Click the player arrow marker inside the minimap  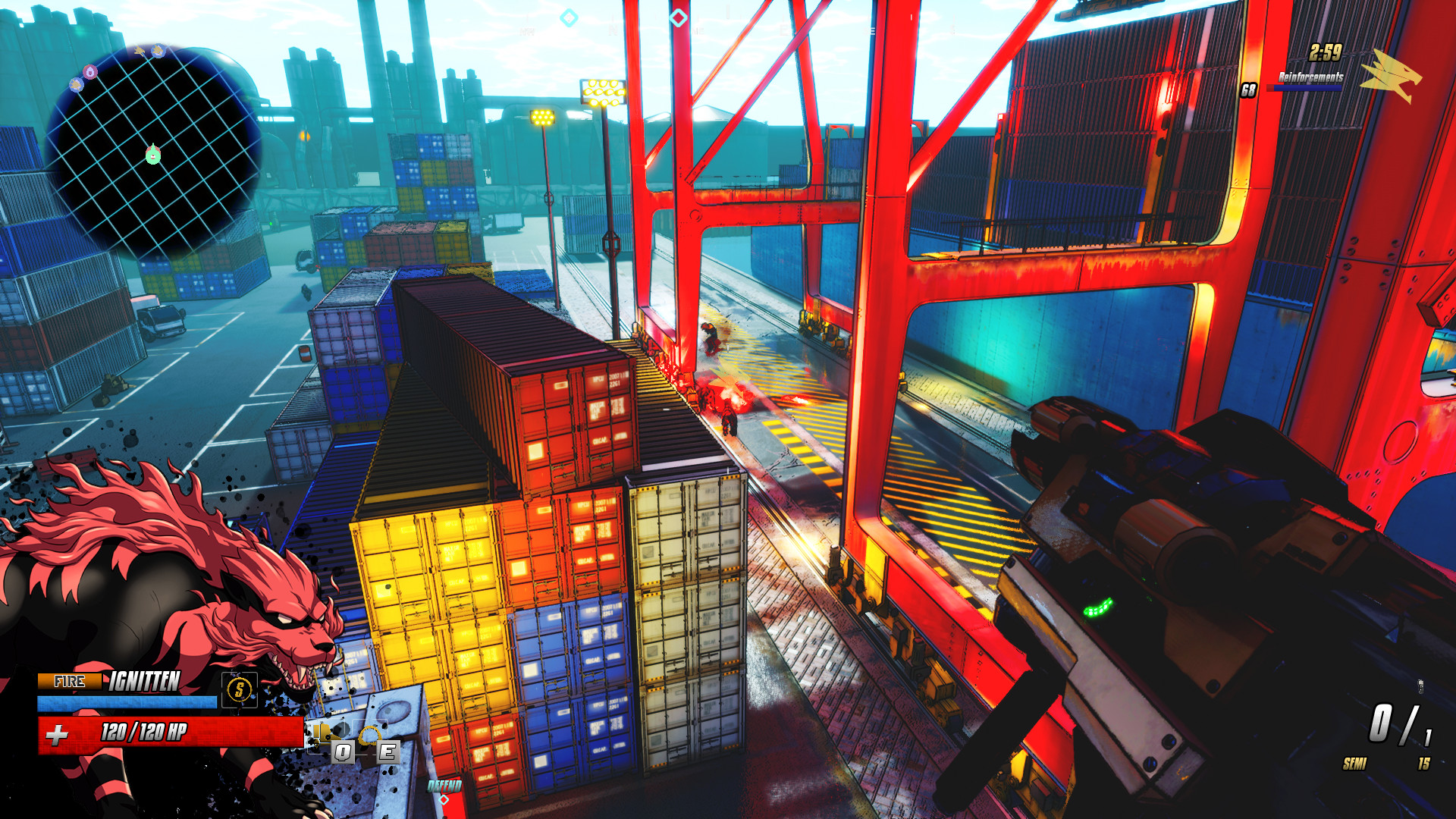tap(152, 154)
